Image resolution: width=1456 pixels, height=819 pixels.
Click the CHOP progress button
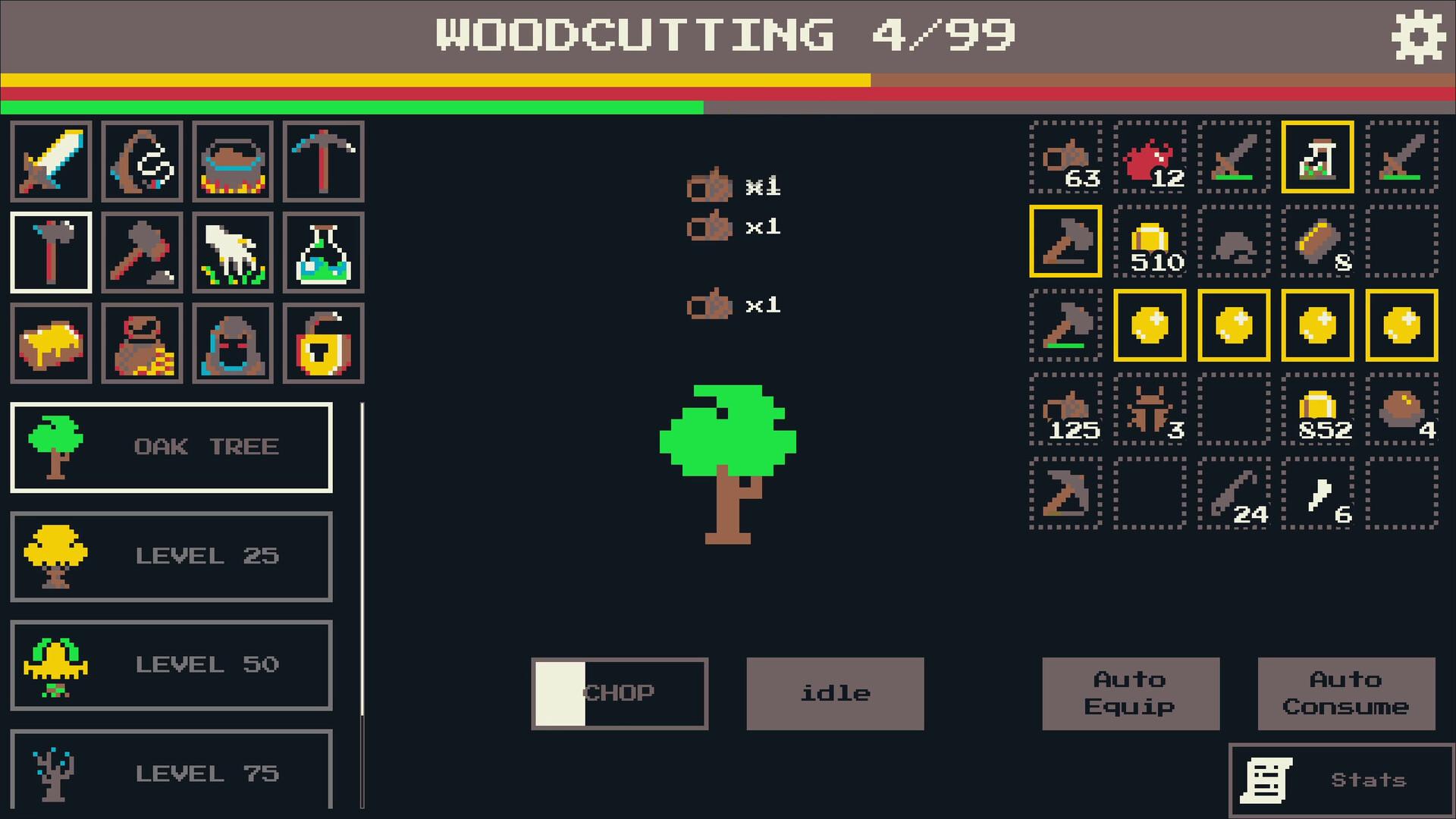pos(619,692)
